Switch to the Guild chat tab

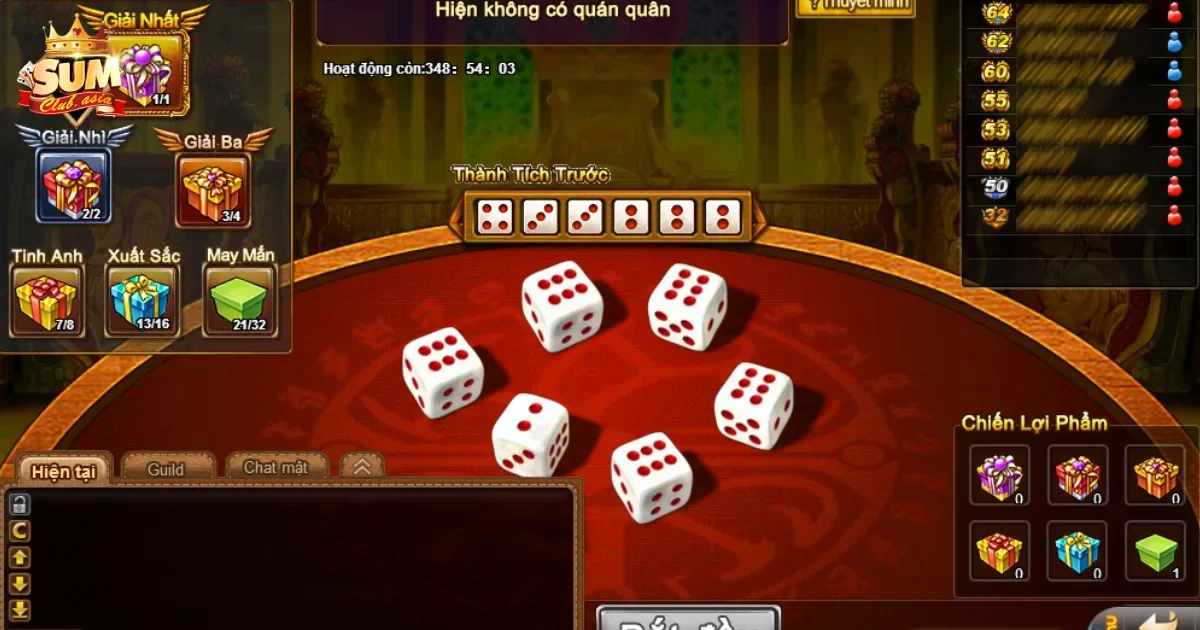pos(166,468)
